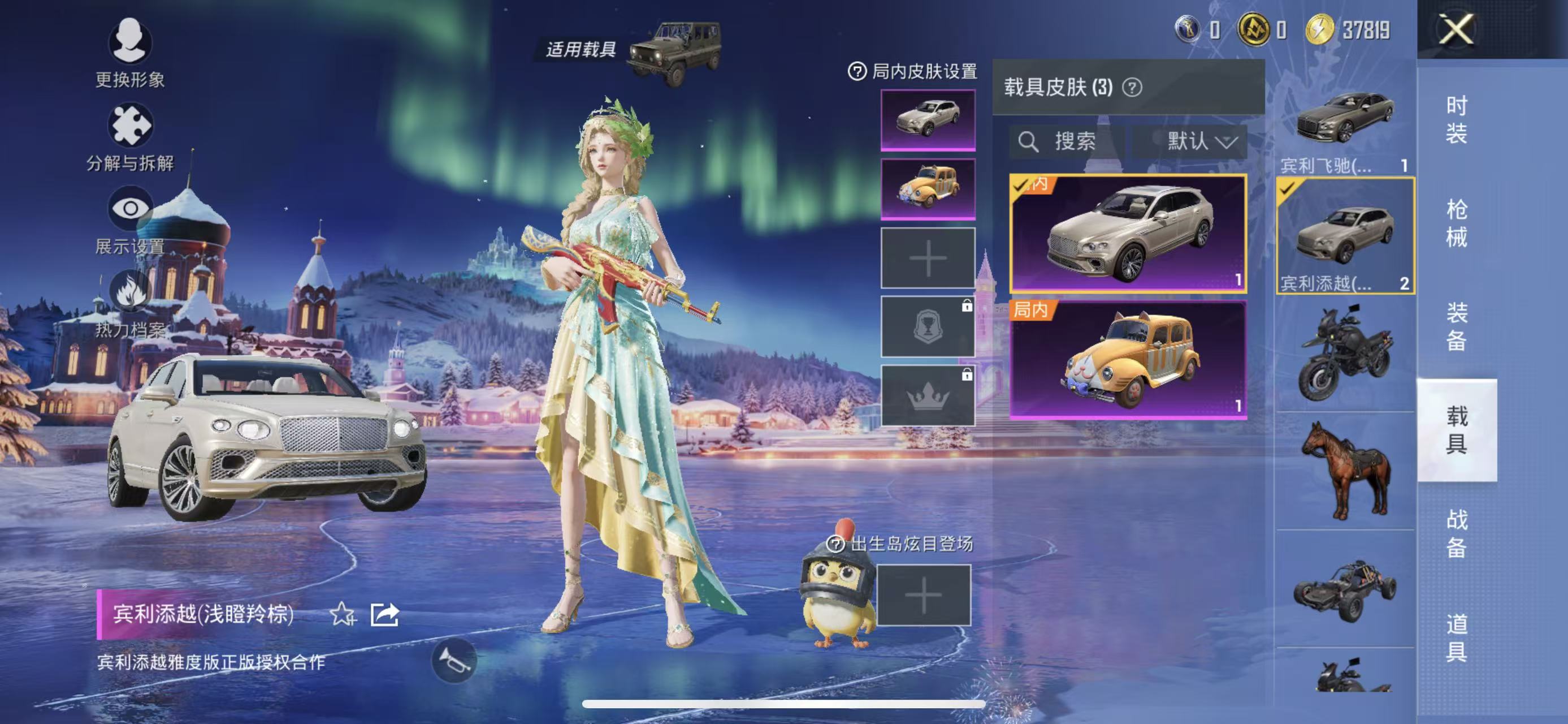
Task: Switch to the 枪械 firearms tab
Action: [x=1456, y=223]
